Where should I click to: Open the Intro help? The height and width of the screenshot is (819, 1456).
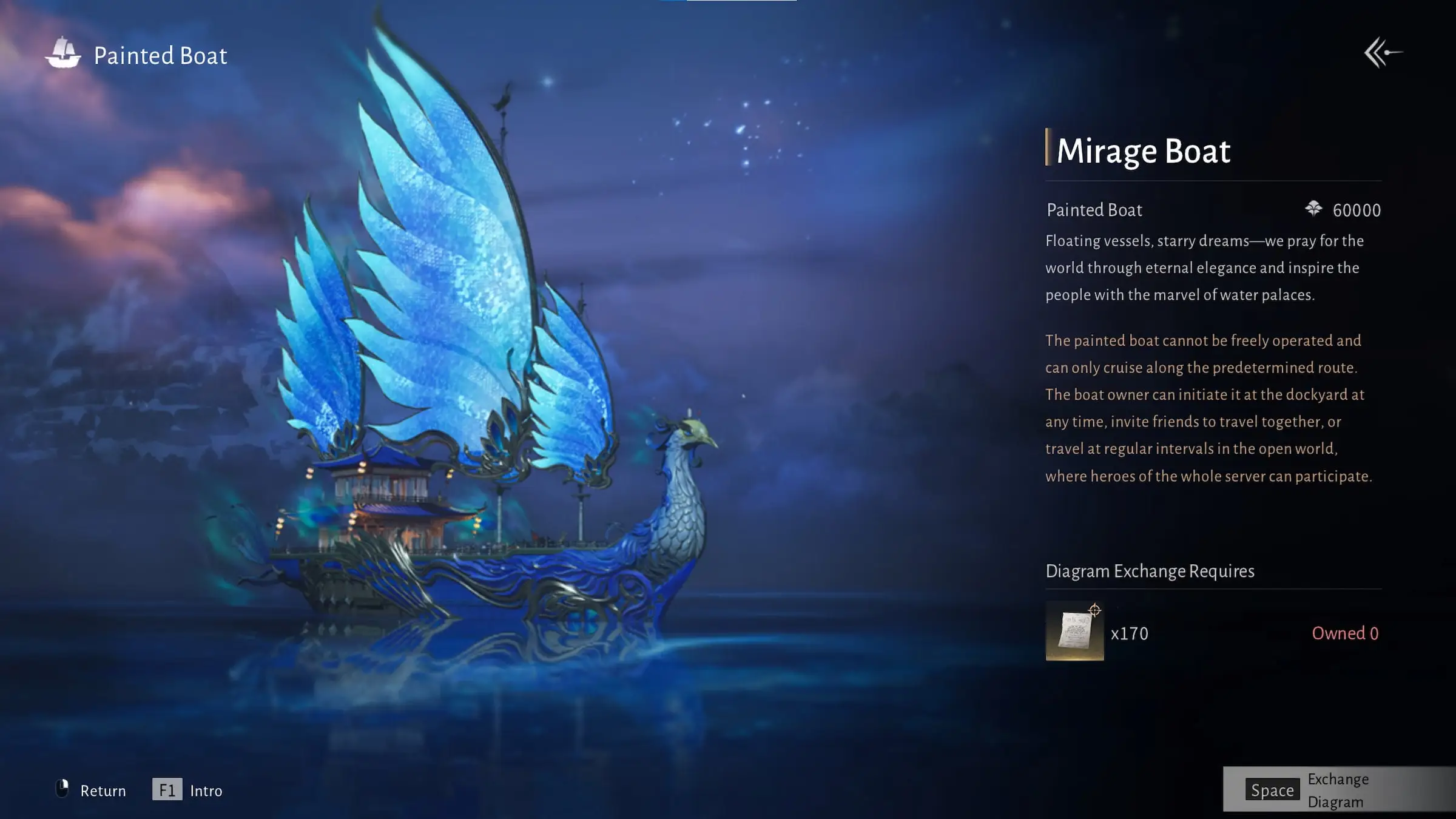pyautogui.click(x=187, y=790)
